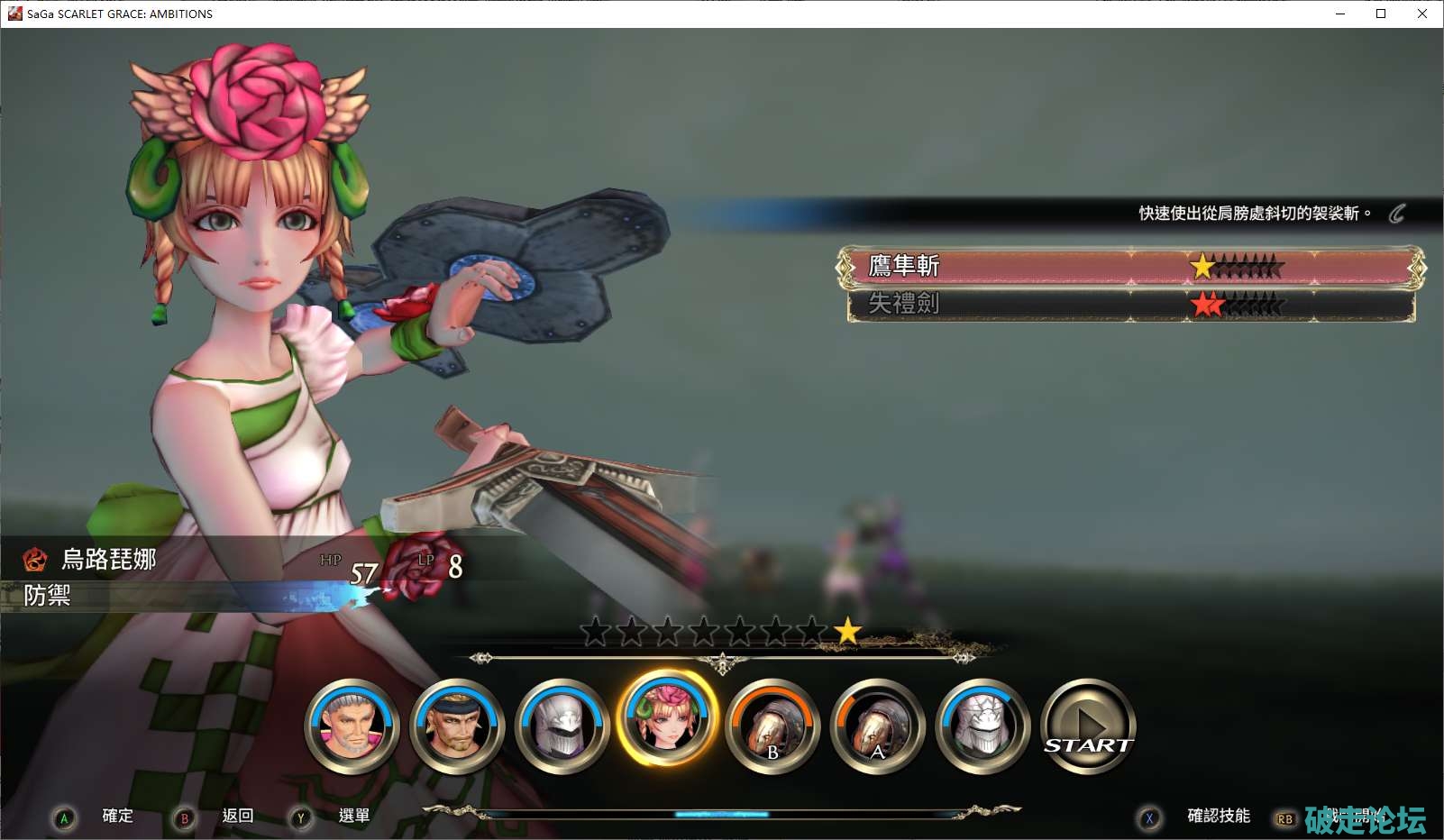
Task: Pick the silver helmet knight timeline portrait
Action: click(x=562, y=726)
